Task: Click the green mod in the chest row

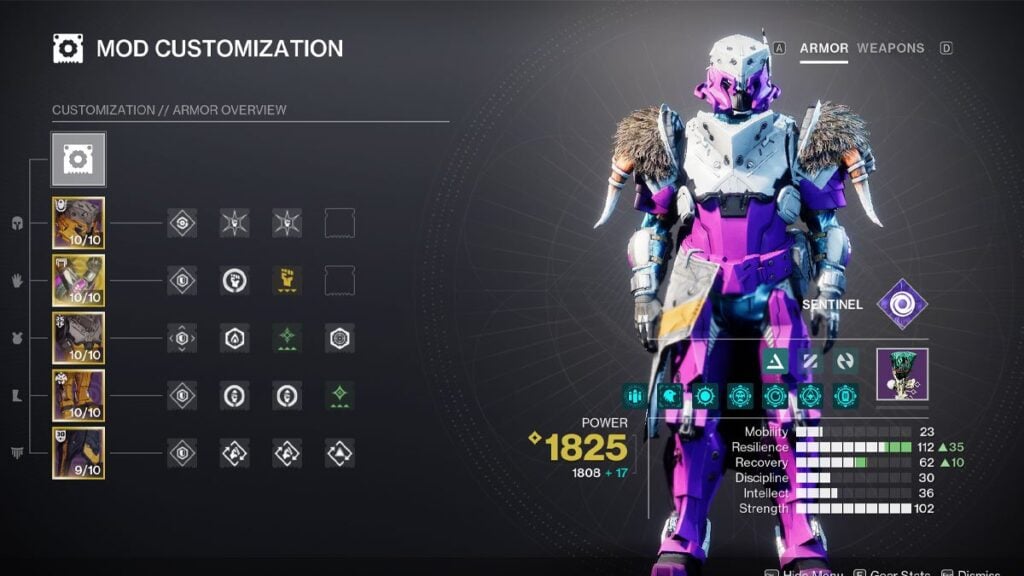Action: pyautogui.click(x=287, y=338)
